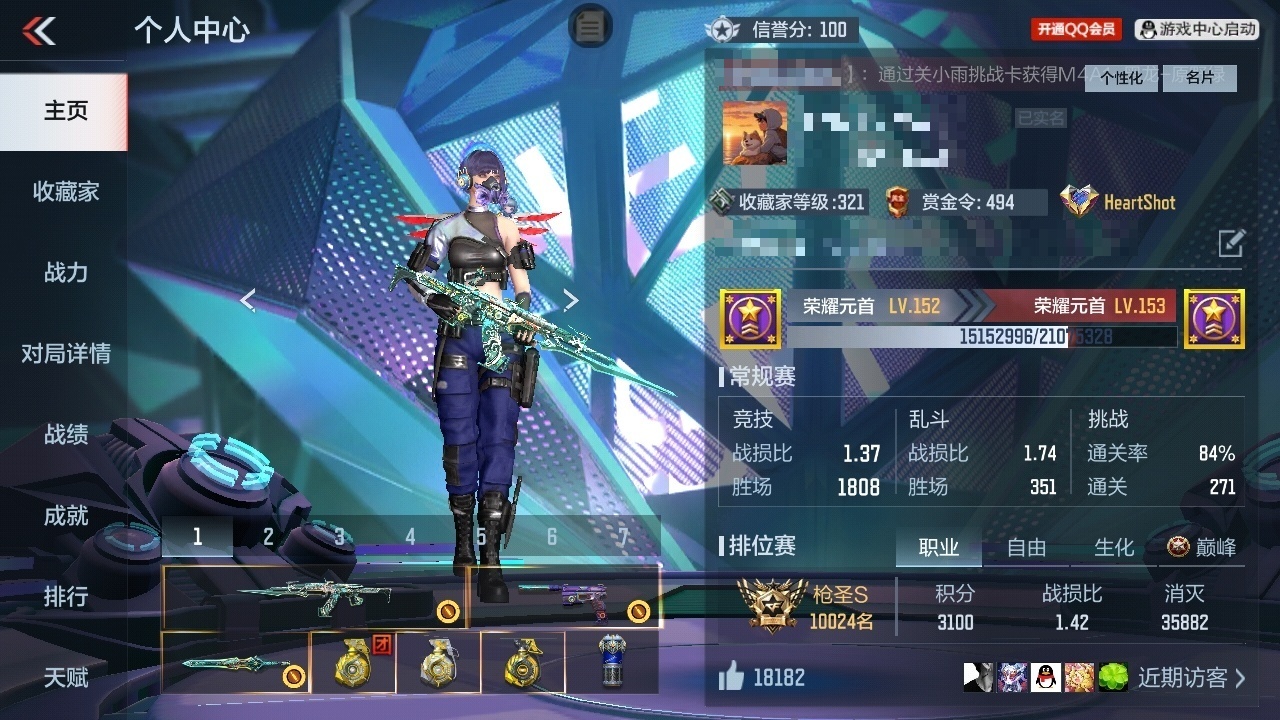The height and width of the screenshot is (720, 1280).
Task: Go back with the arrow button
Action: pos(40,31)
